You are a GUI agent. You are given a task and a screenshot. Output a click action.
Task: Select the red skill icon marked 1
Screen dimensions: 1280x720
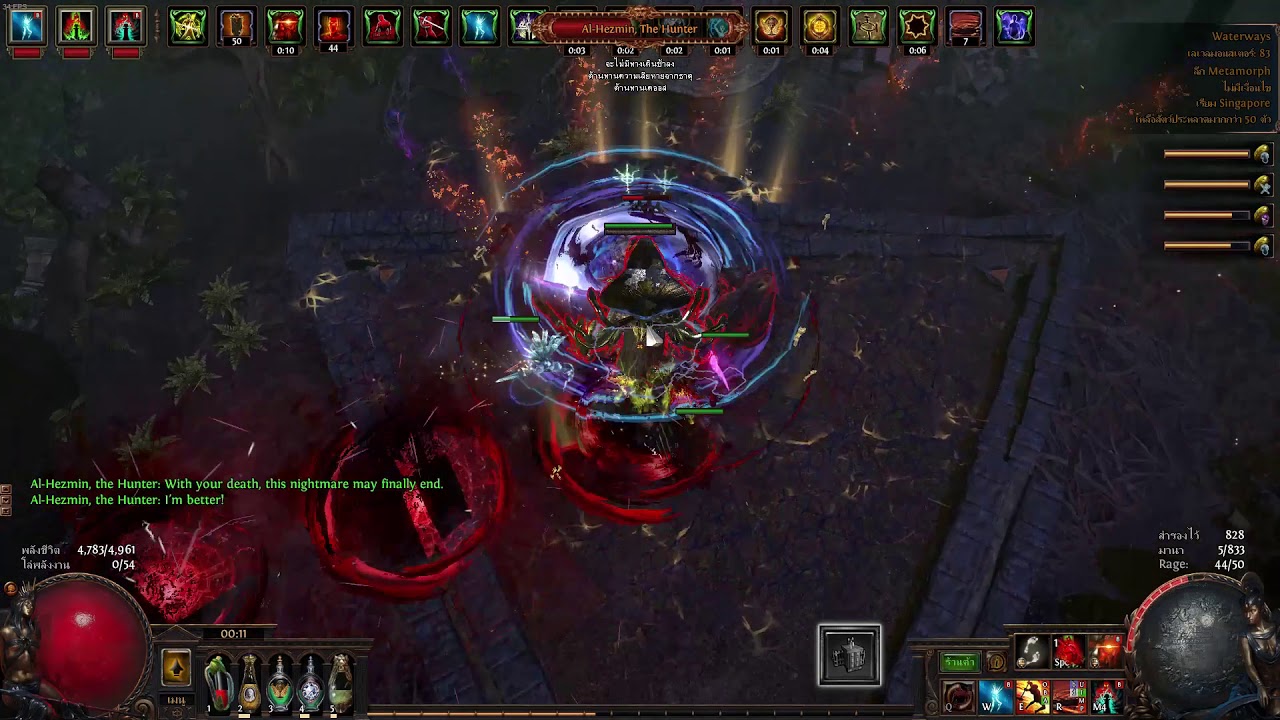pyautogui.click(x=1069, y=652)
